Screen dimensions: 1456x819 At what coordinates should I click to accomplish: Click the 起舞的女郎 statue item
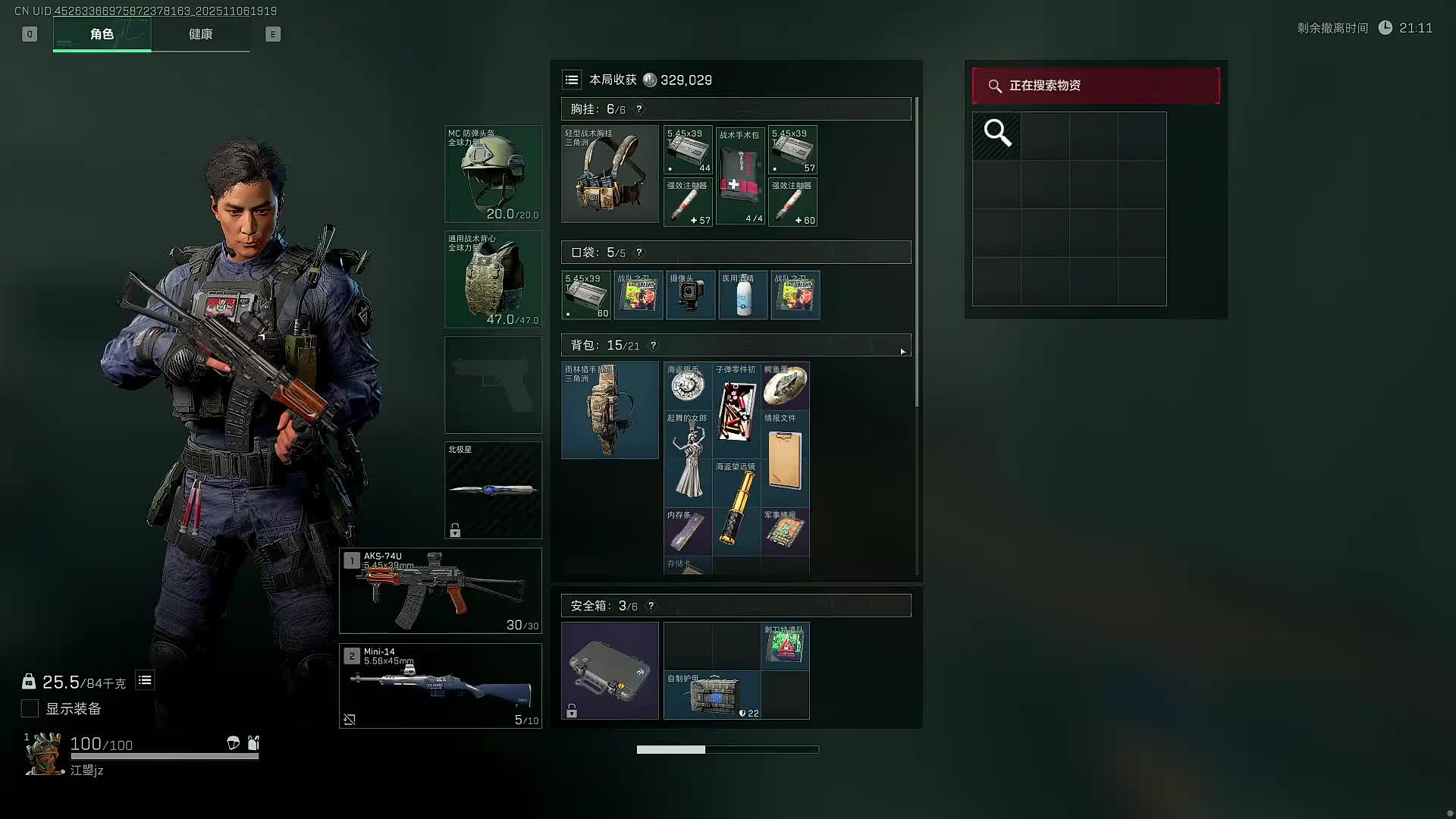click(688, 459)
